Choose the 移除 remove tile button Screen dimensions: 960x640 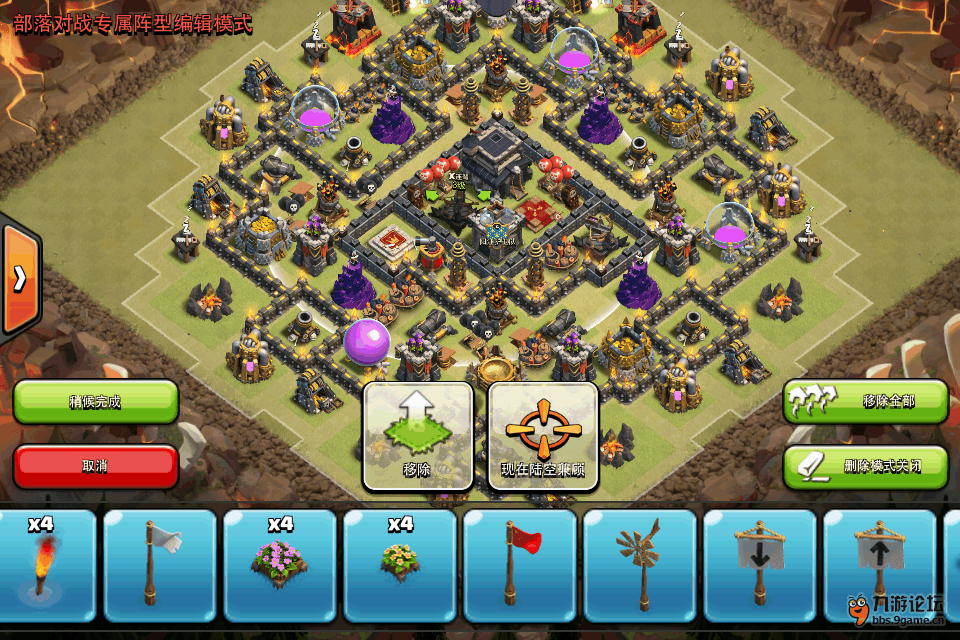point(417,436)
